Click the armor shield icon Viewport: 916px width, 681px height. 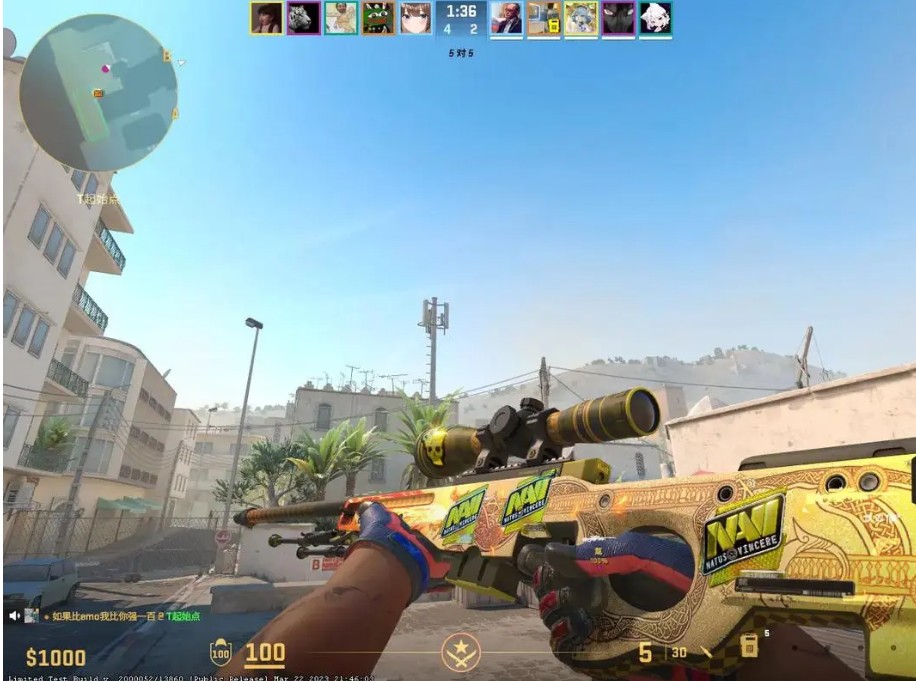[220, 654]
